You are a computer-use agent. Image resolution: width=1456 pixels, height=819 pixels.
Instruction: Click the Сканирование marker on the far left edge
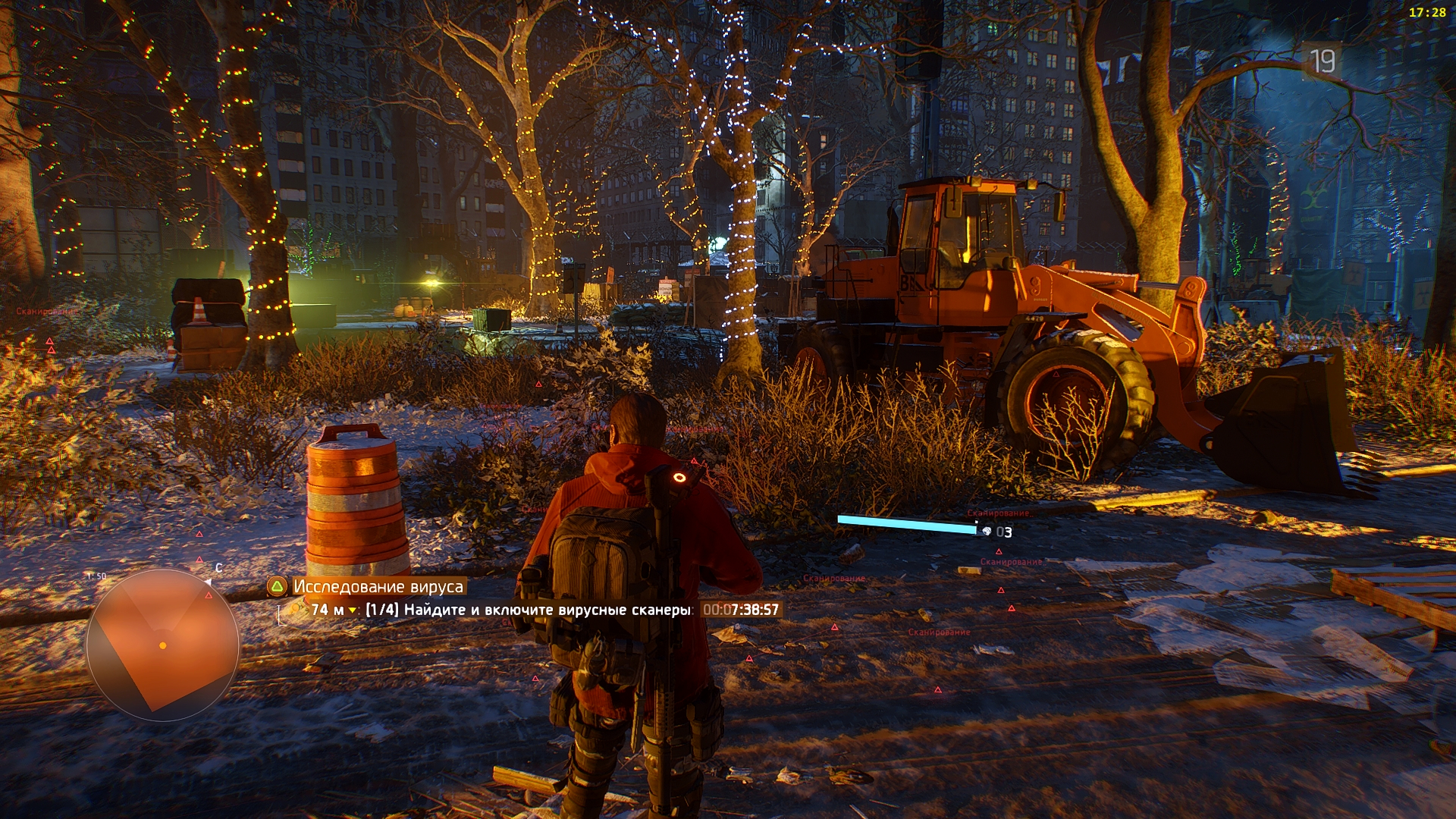point(43,311)
